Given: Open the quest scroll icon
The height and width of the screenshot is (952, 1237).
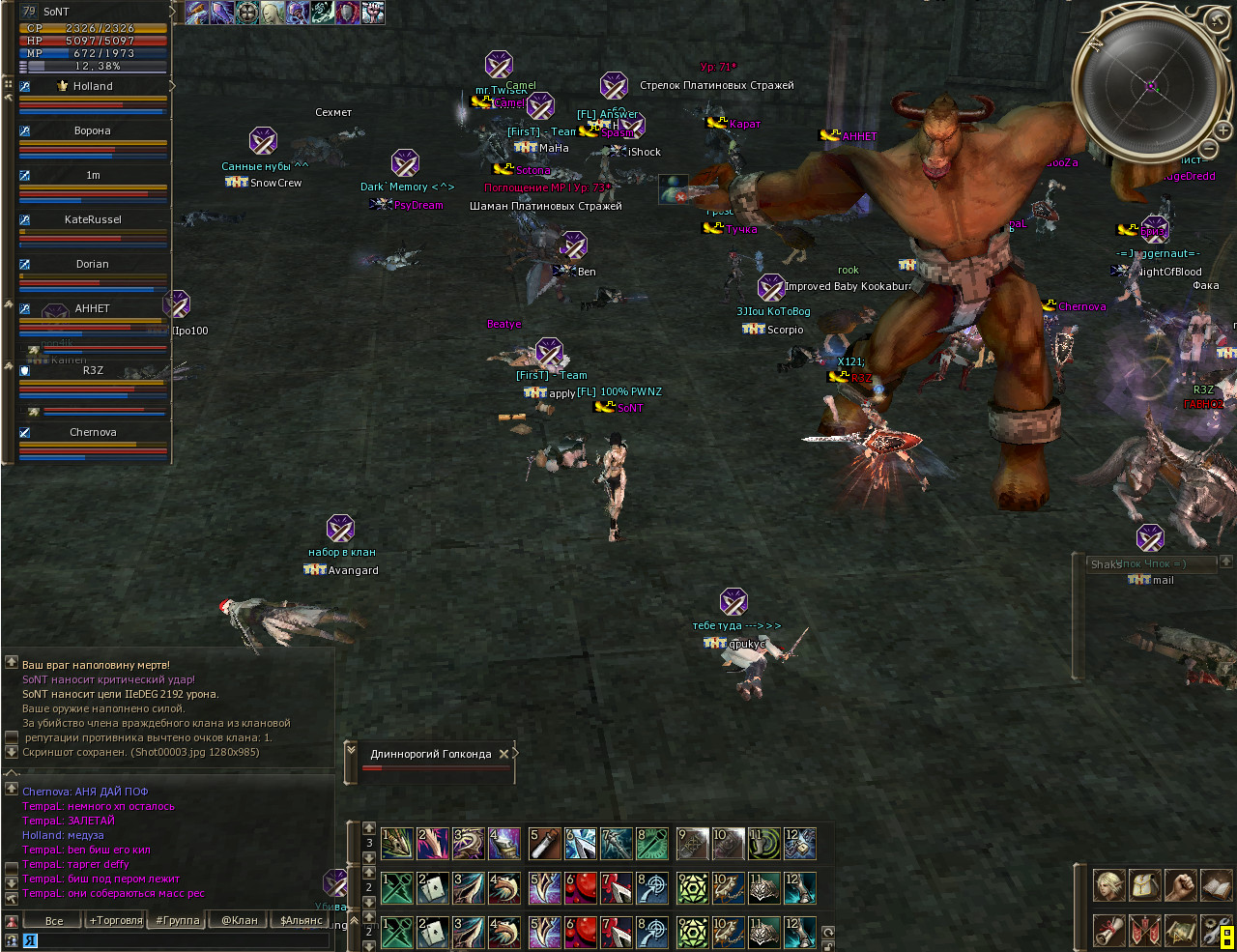Looking at the screenshot, I should [1108, 930].
